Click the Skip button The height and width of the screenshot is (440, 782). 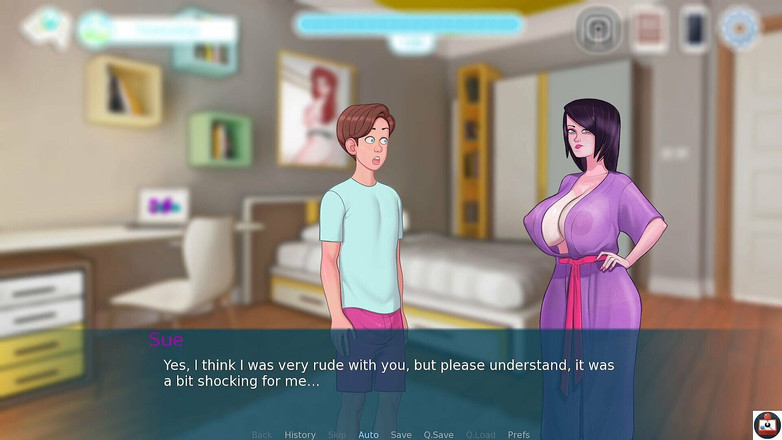click(337, 435)
